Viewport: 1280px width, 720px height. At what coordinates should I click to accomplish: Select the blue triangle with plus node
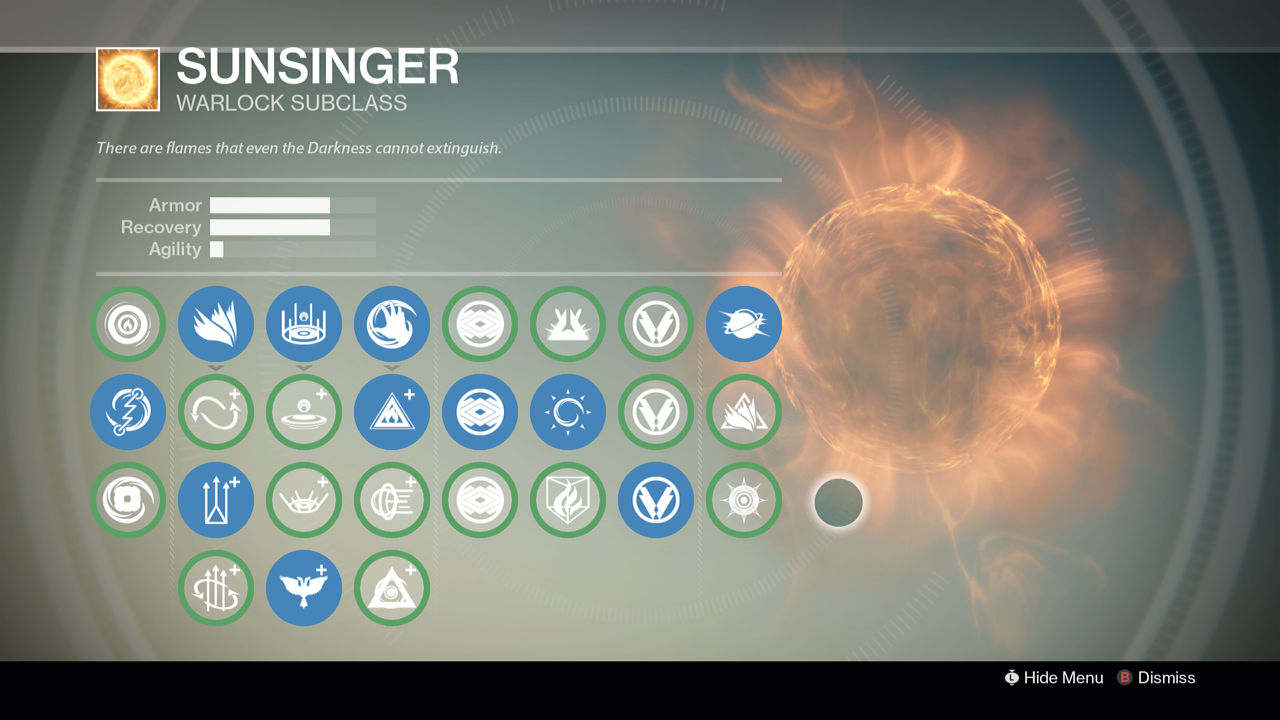392,412
